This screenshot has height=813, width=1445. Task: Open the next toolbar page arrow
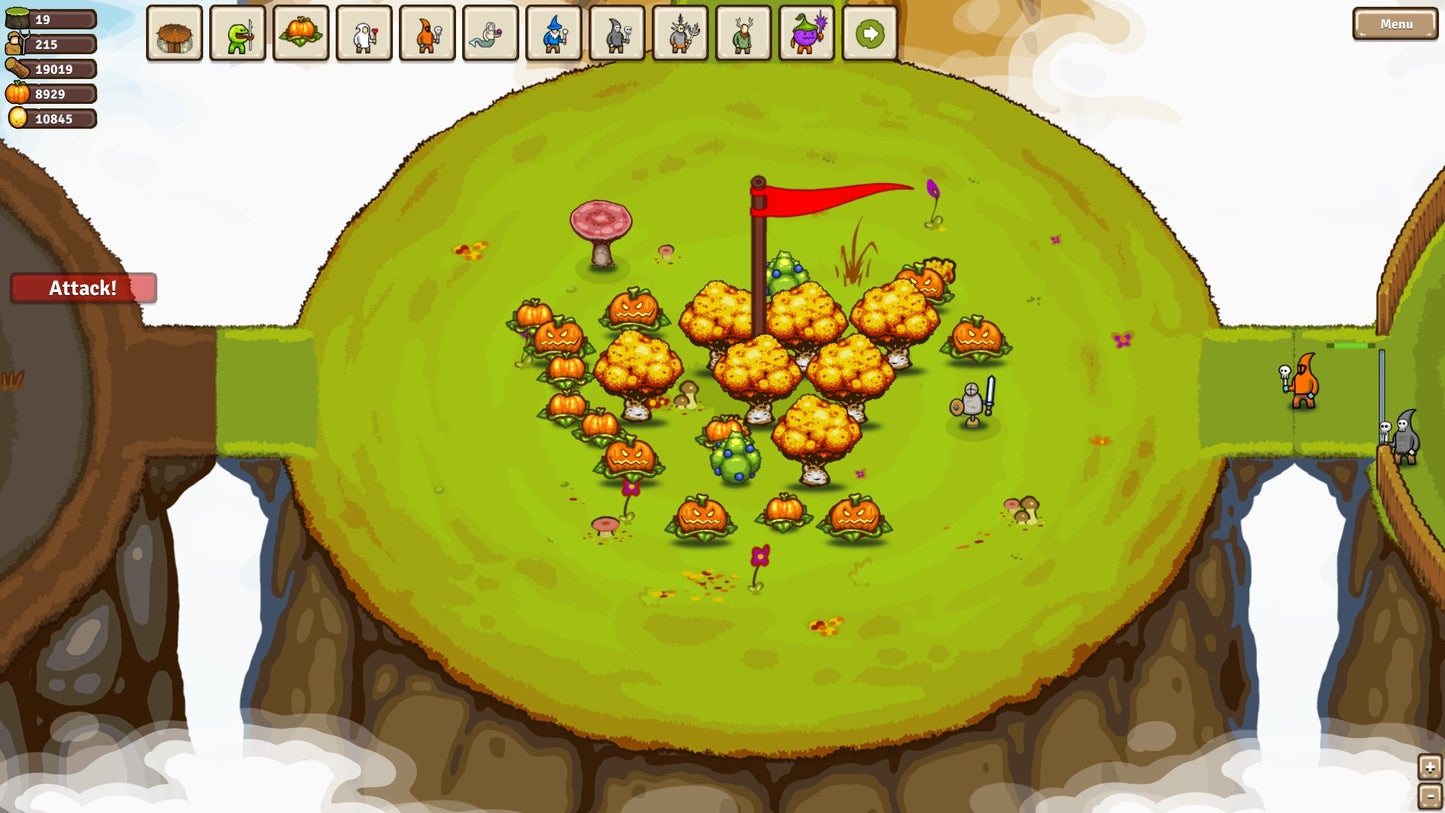point(869,33)
